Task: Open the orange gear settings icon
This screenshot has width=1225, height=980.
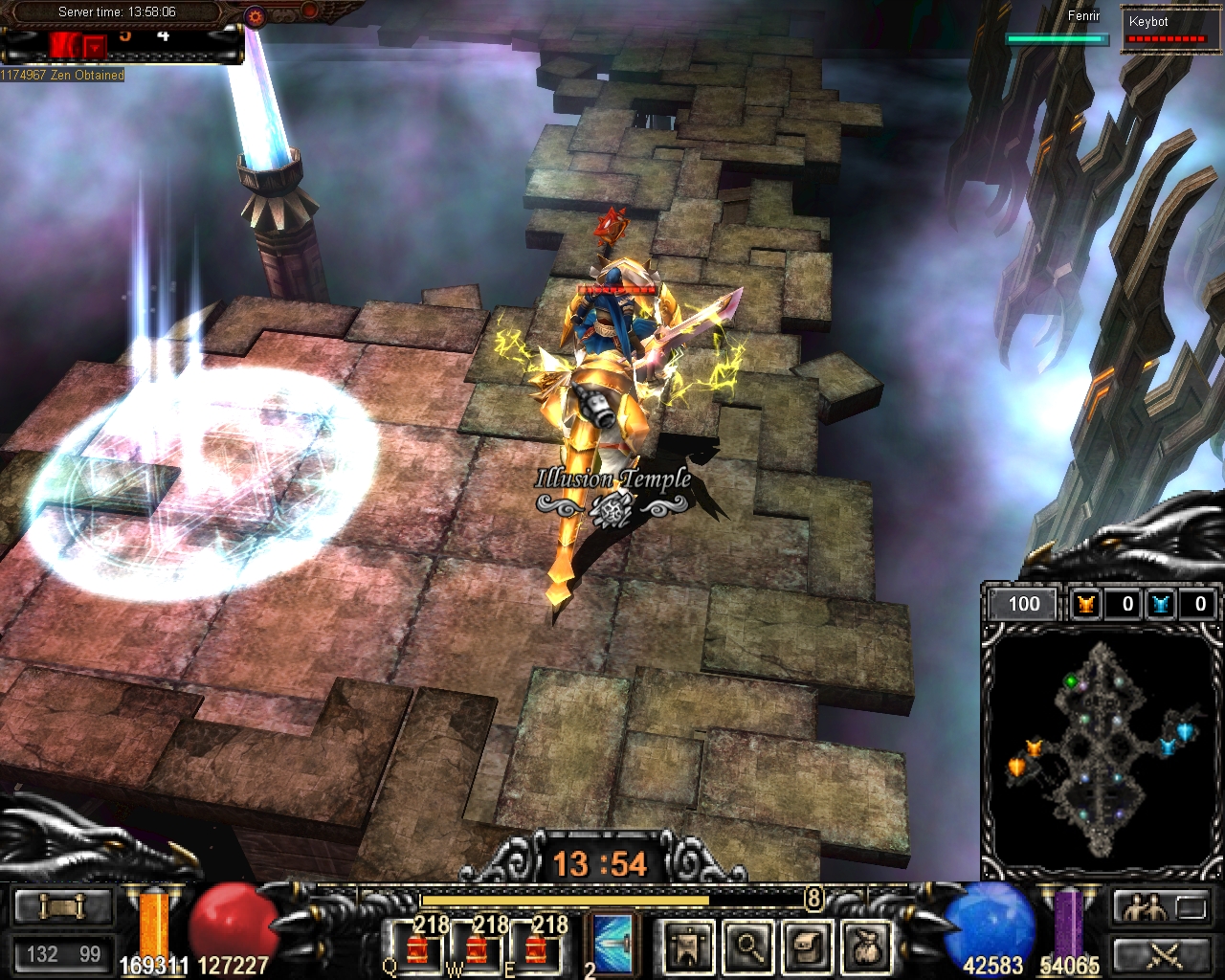Action: tap(255, 15)
